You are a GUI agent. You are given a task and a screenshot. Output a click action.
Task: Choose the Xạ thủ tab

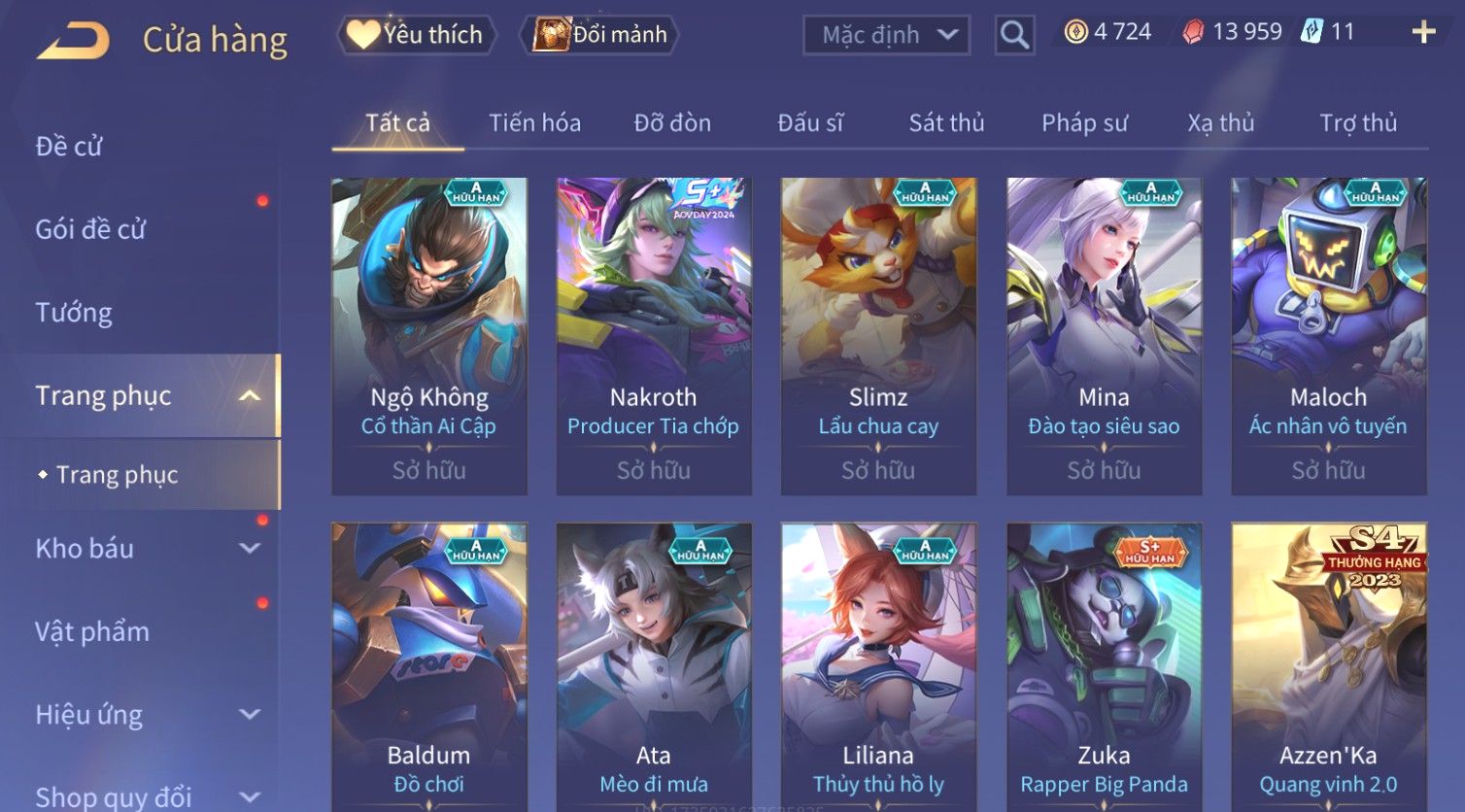click(1220, 123)
